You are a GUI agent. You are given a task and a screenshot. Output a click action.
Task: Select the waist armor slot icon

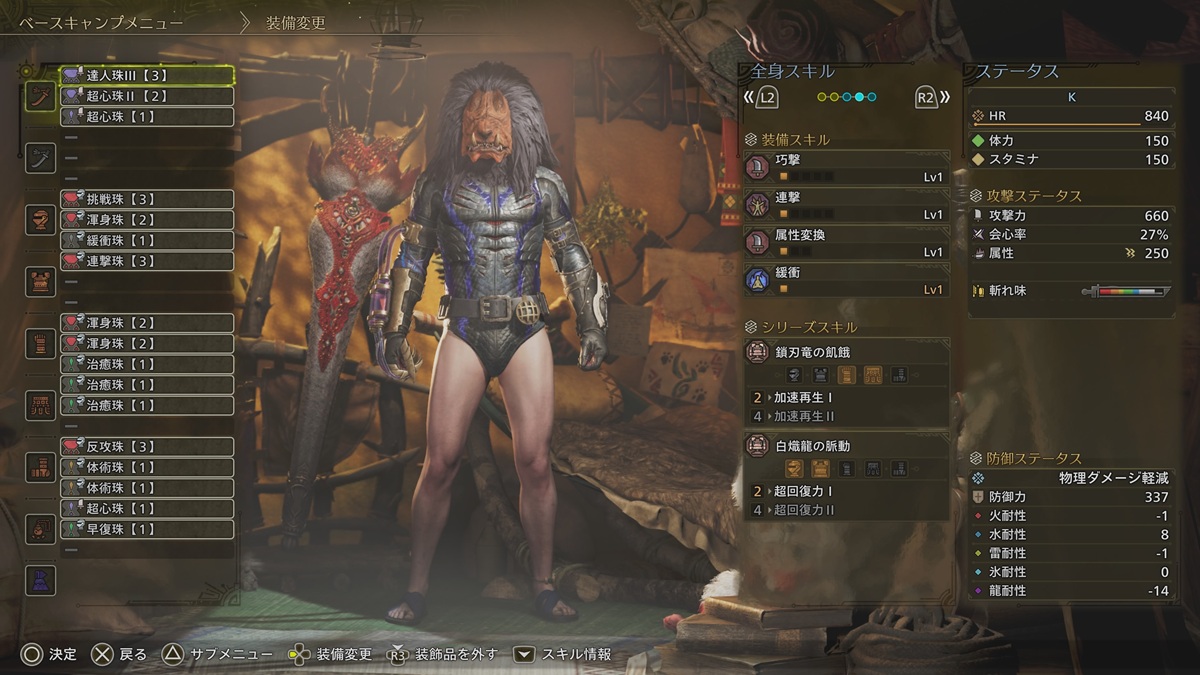pos(40,405)
